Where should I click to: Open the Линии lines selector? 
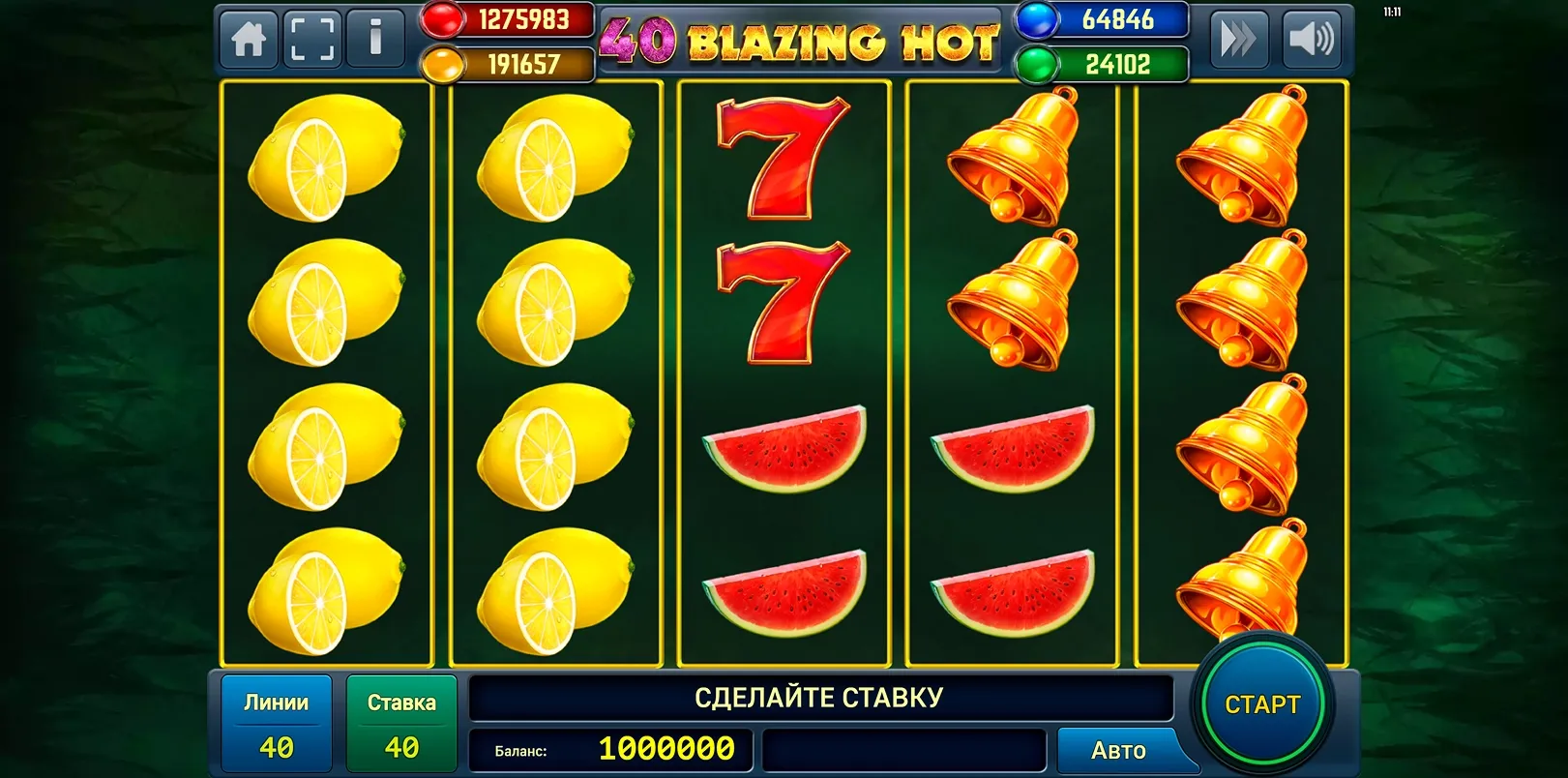[x=278, y=722]
